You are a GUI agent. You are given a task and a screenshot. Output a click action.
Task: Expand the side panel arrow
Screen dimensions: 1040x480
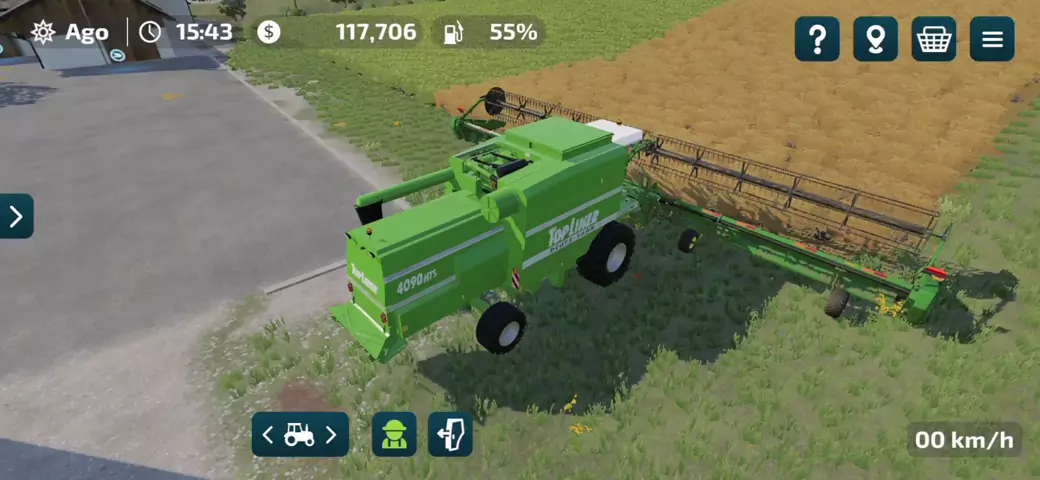coord(16,216)
